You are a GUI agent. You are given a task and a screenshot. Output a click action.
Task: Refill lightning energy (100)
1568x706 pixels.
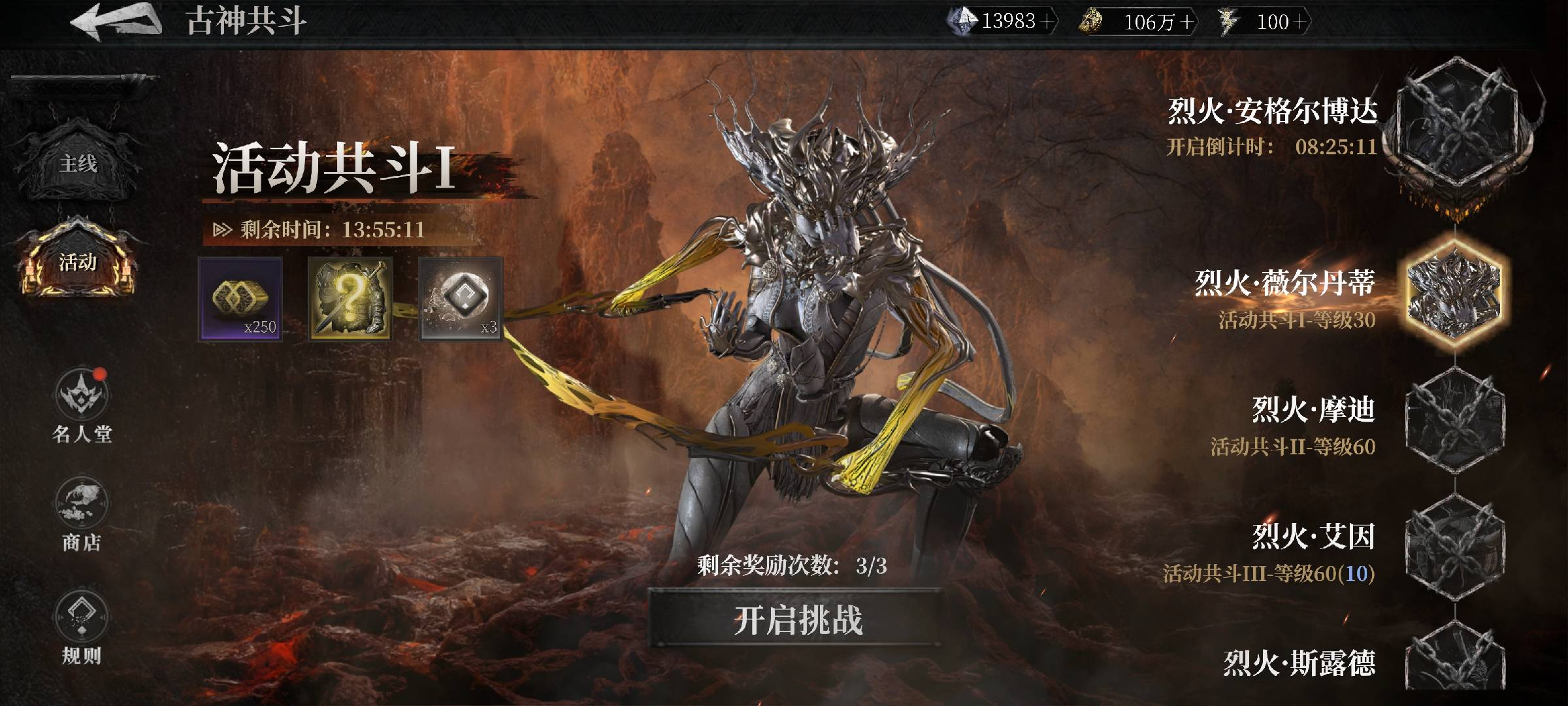pyautogui.click(x=1299, y=22)
